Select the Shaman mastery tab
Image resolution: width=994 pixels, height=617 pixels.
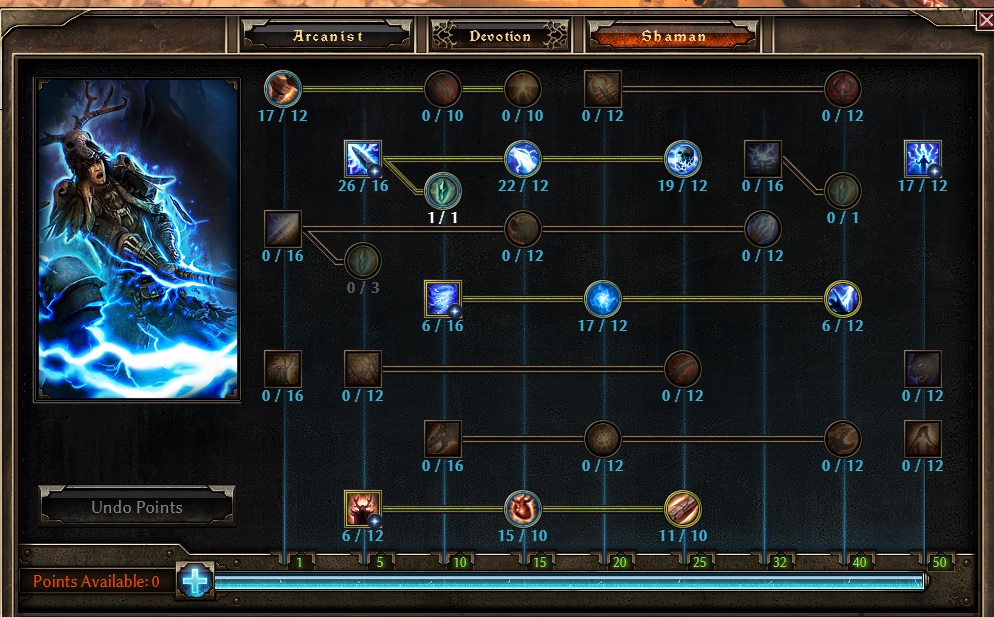[x=673, y=36]
